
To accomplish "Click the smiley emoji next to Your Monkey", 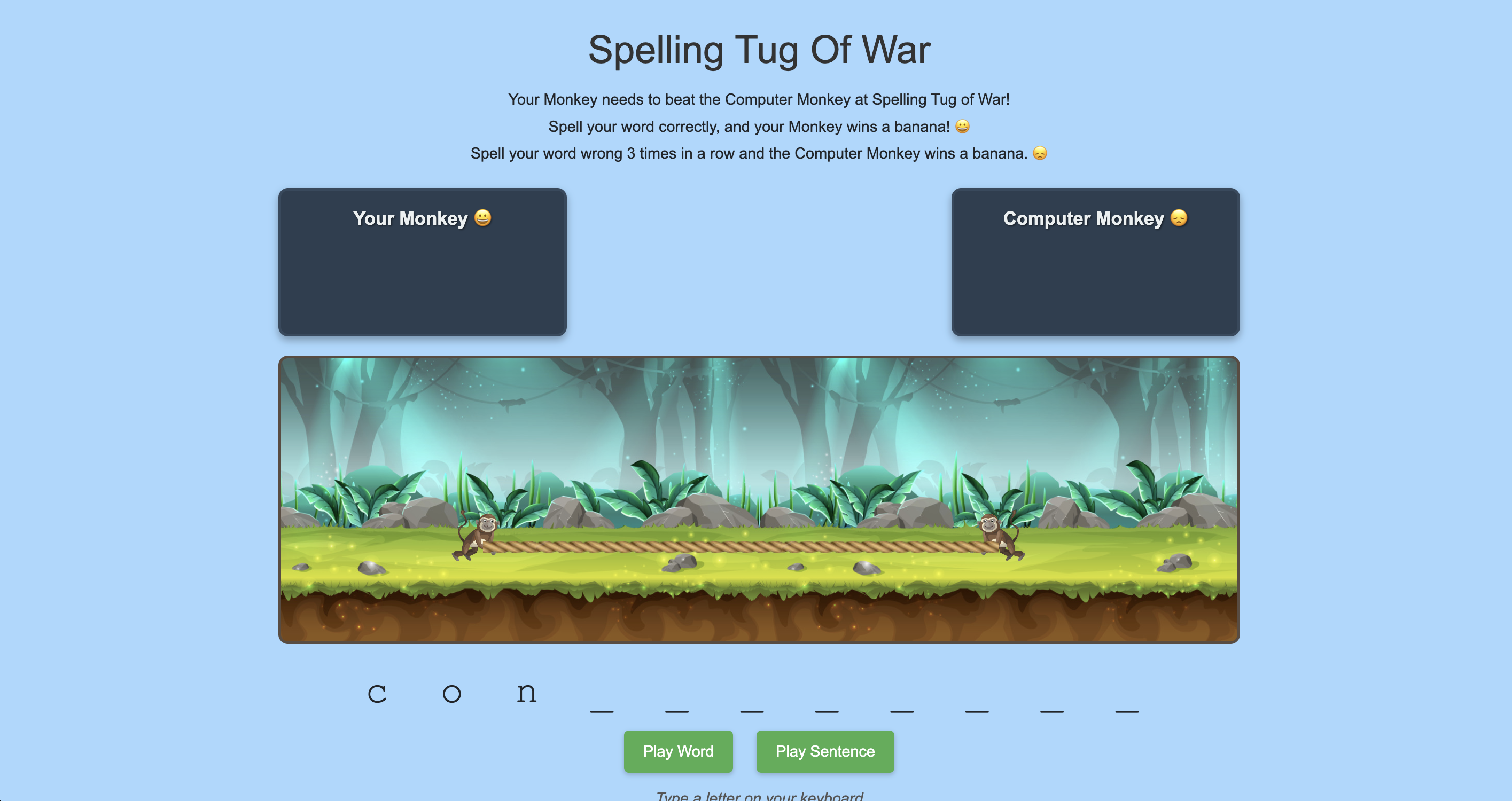I will [482, 218].
